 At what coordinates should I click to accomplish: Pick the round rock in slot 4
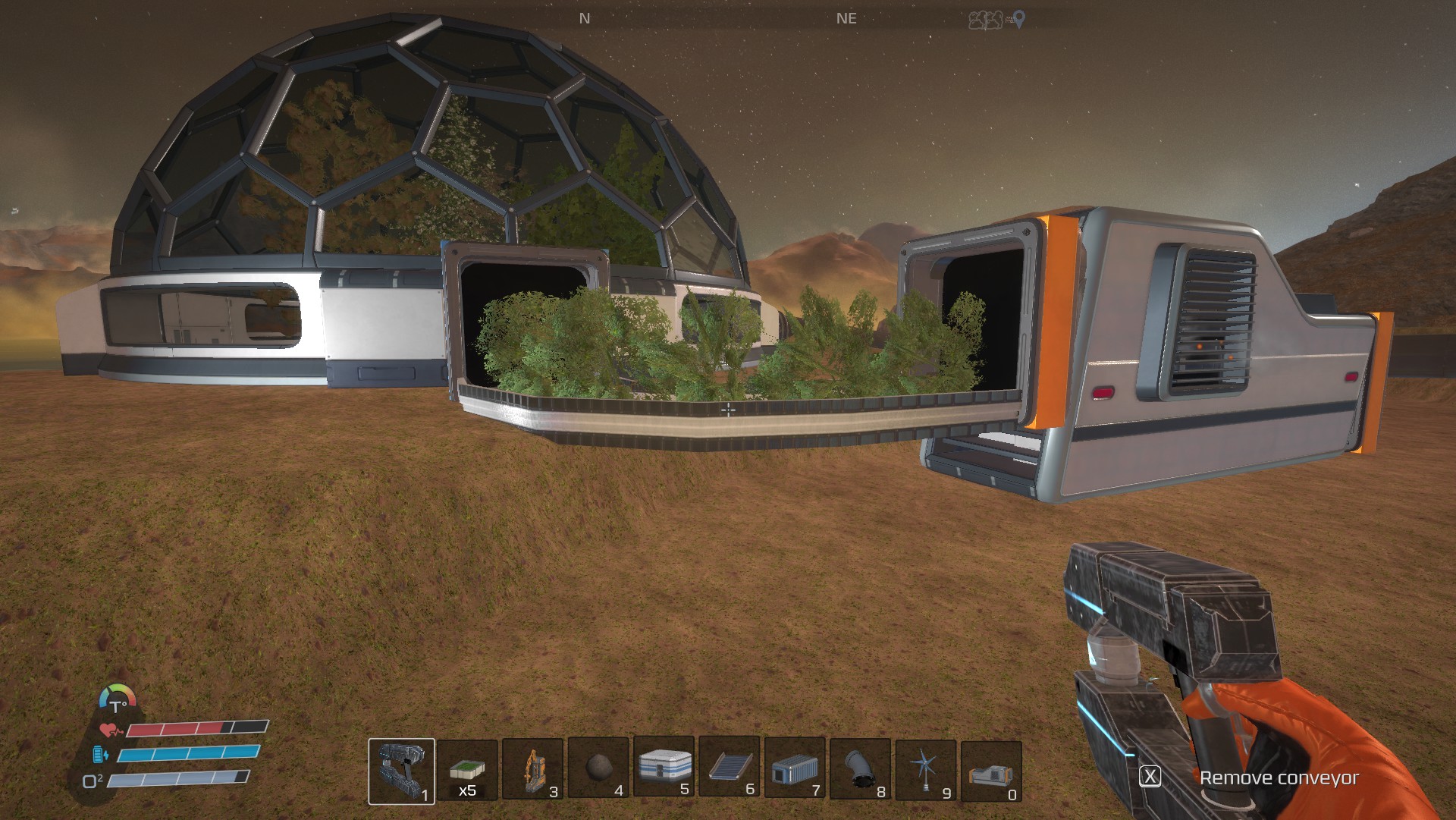pyautogui.click(x=598, y=768)
